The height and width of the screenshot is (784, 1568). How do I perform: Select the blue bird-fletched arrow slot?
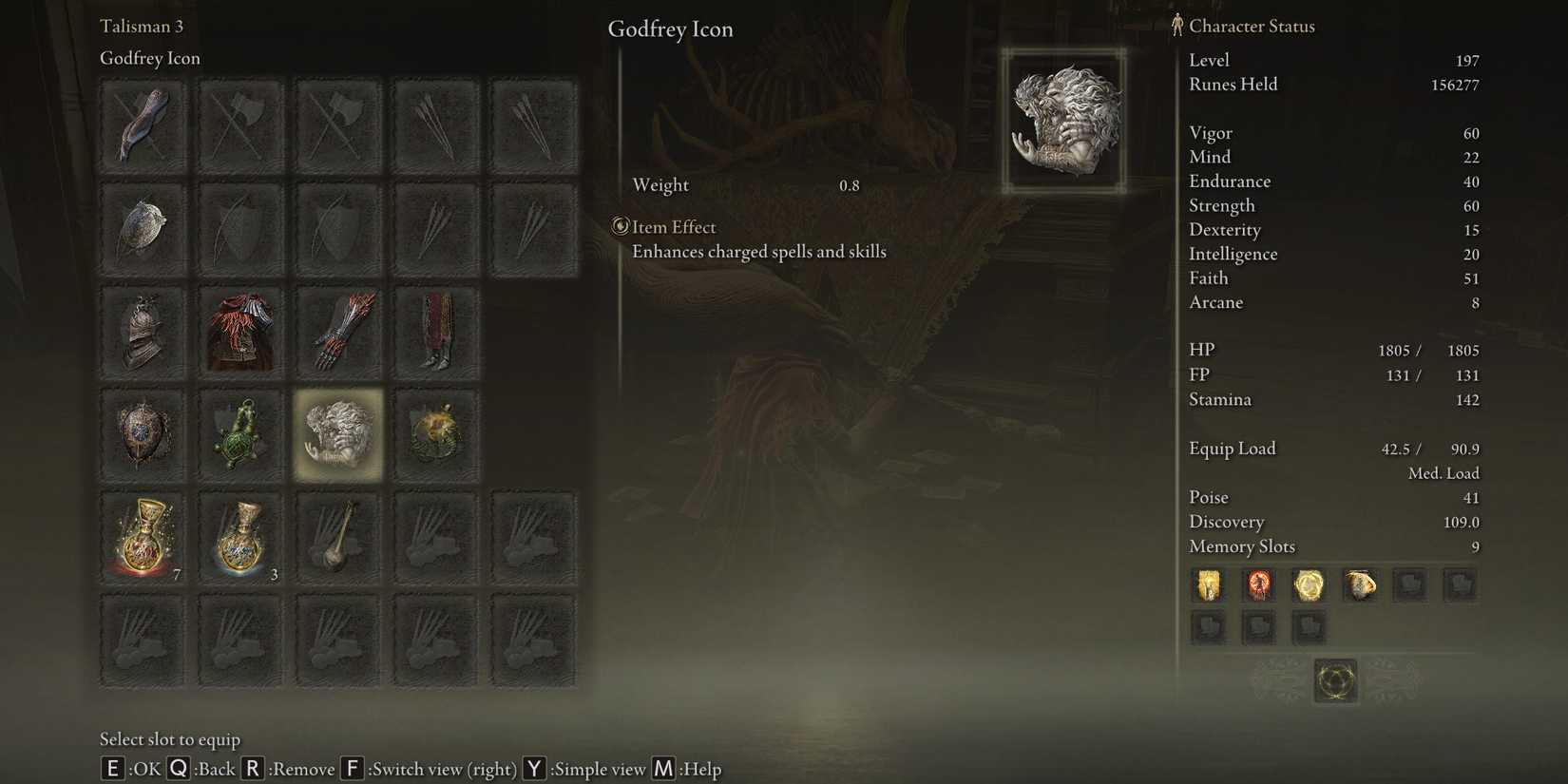[142, 125]
